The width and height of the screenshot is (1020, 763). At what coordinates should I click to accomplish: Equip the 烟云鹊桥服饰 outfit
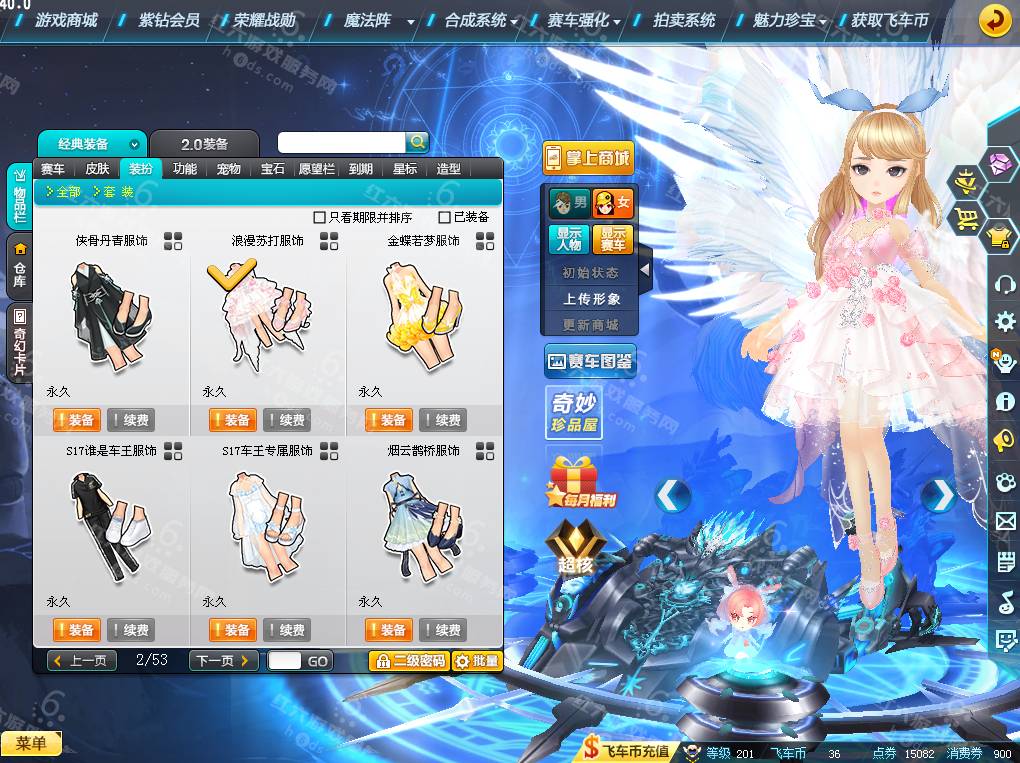click(389, 630)
